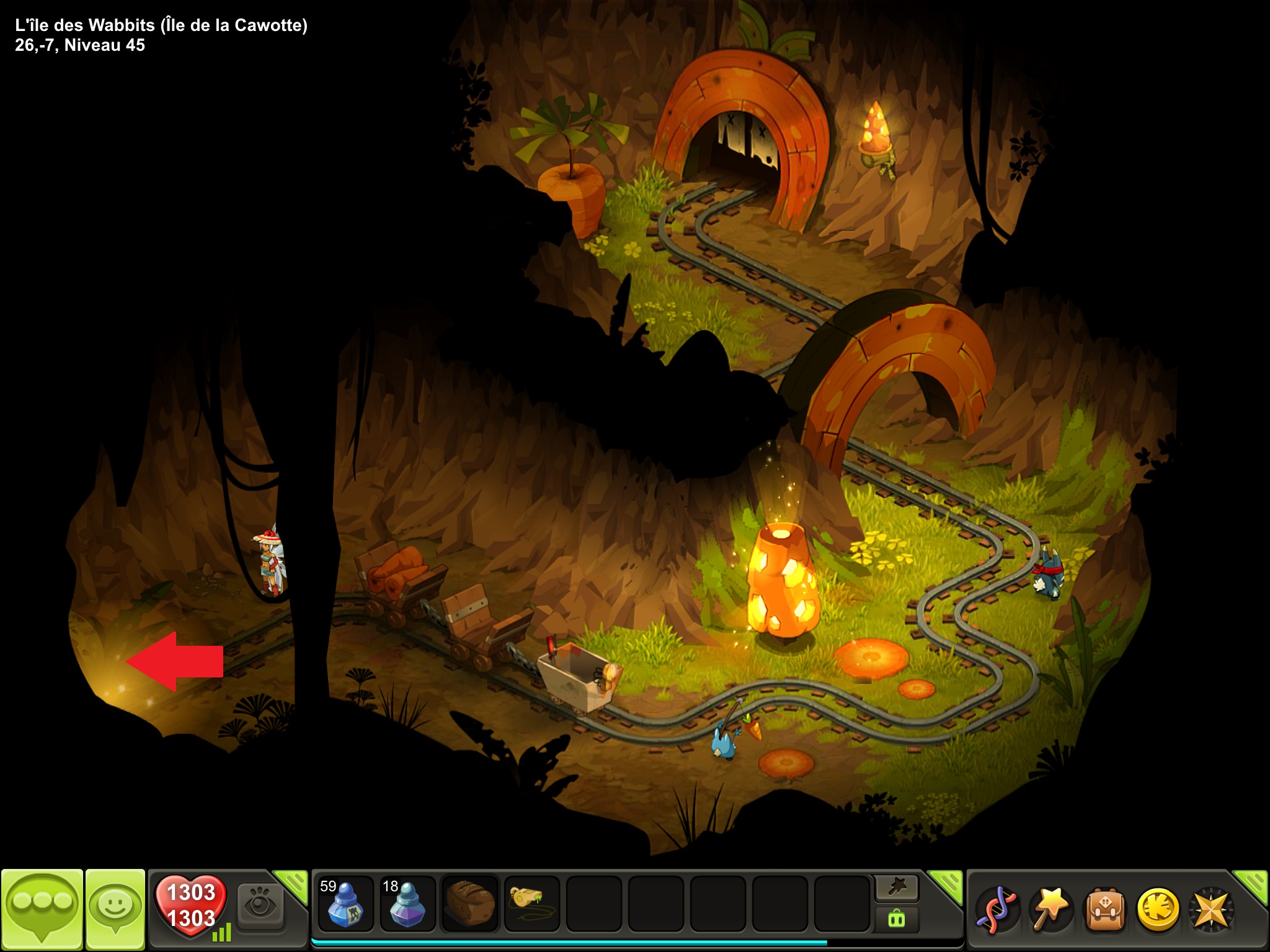
Task: Open the spells star wand menu
Action: point(1050,910)
